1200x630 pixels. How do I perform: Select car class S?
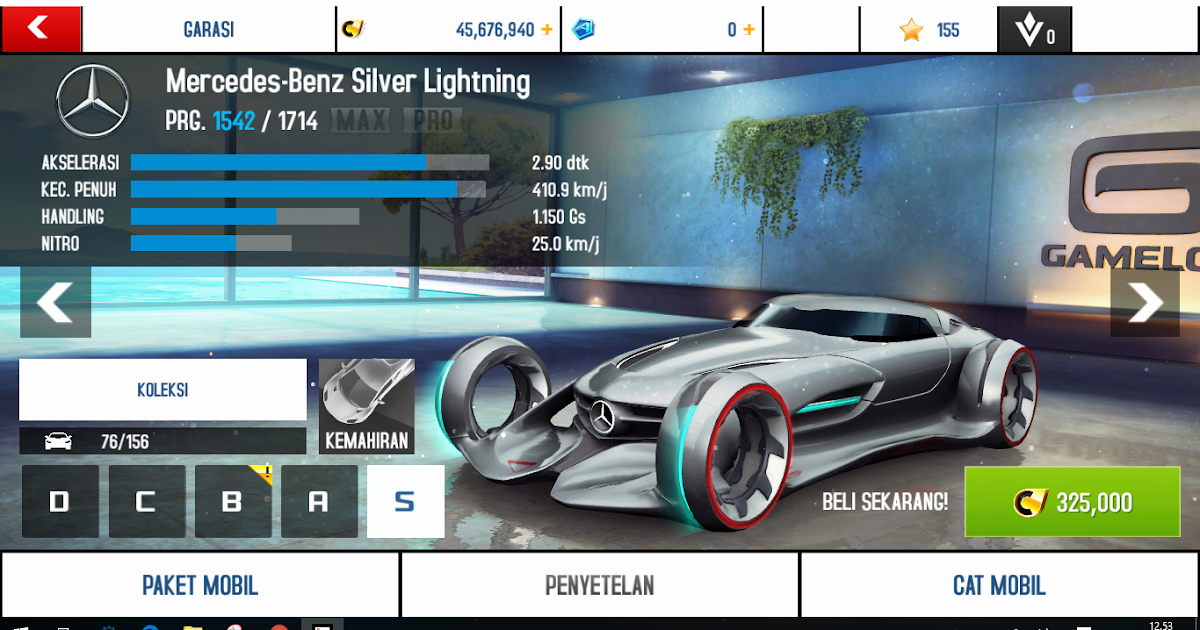[x=405, y=501]
